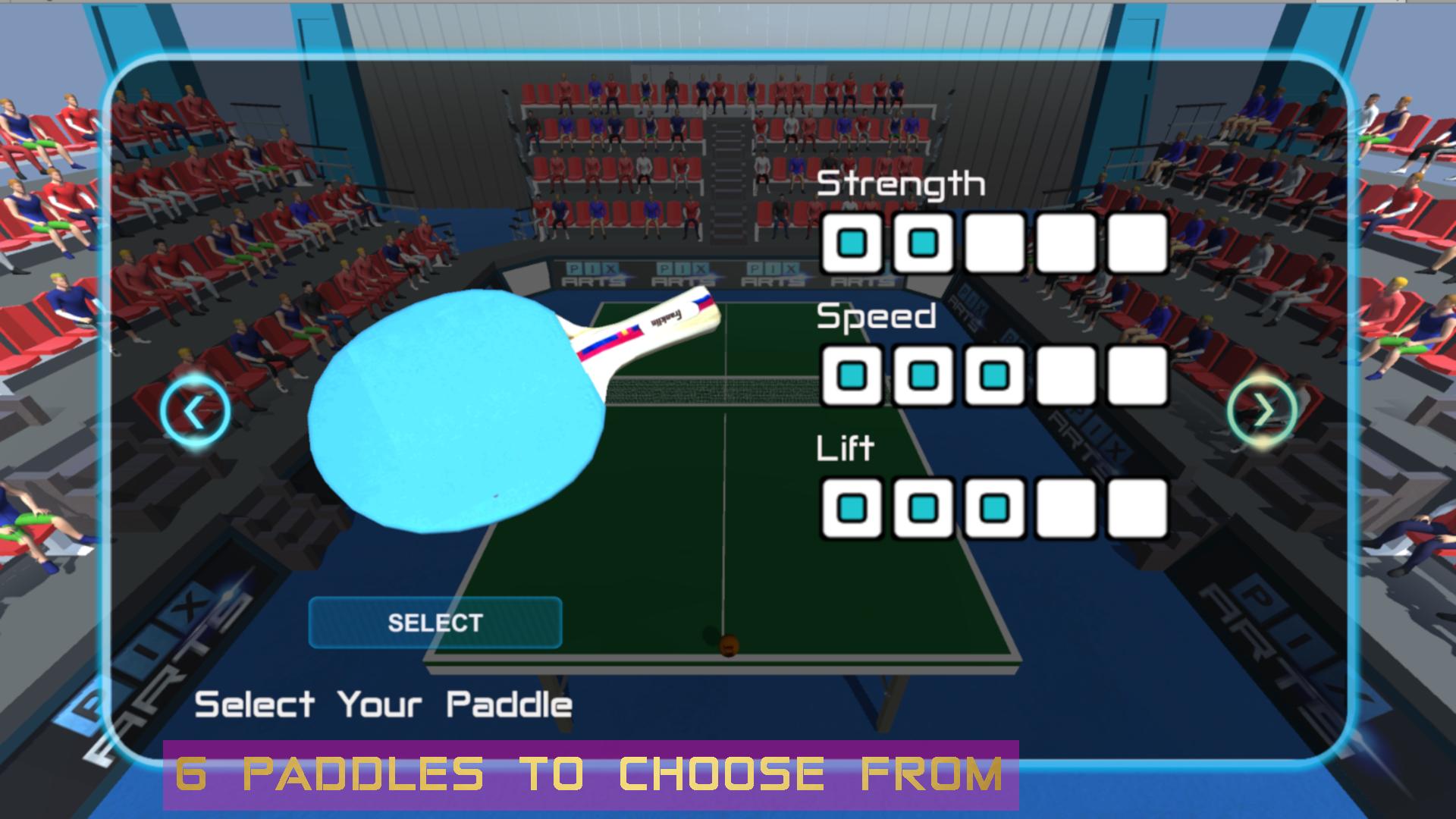Click the 'Select Your Paddle' heading
The width and height of the screenshot is (1456, 819).
(383, 704)
